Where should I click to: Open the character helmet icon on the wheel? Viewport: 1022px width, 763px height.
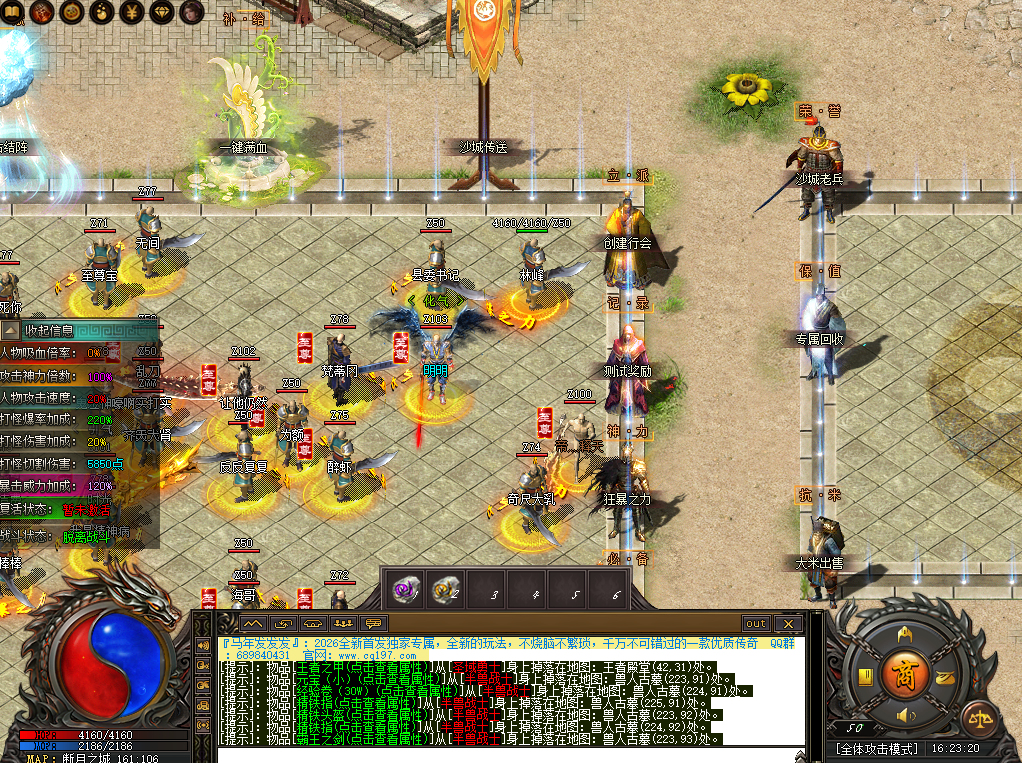click(x=906, y=634)
